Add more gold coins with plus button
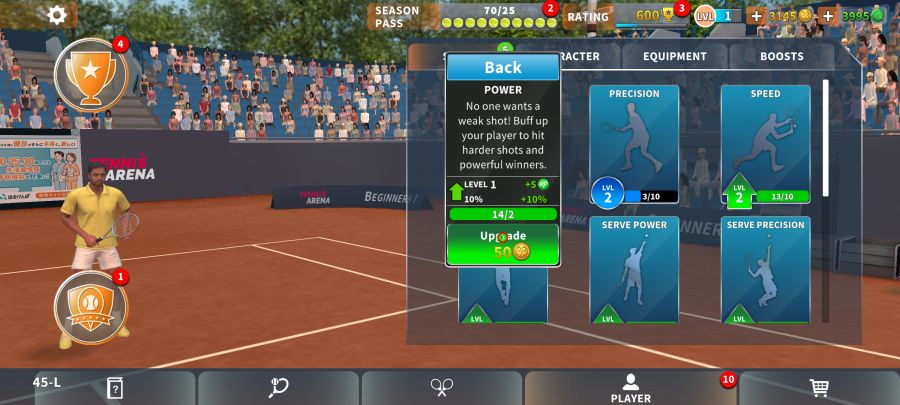Screen dimensions: 900x405 [x=756, y=16]
